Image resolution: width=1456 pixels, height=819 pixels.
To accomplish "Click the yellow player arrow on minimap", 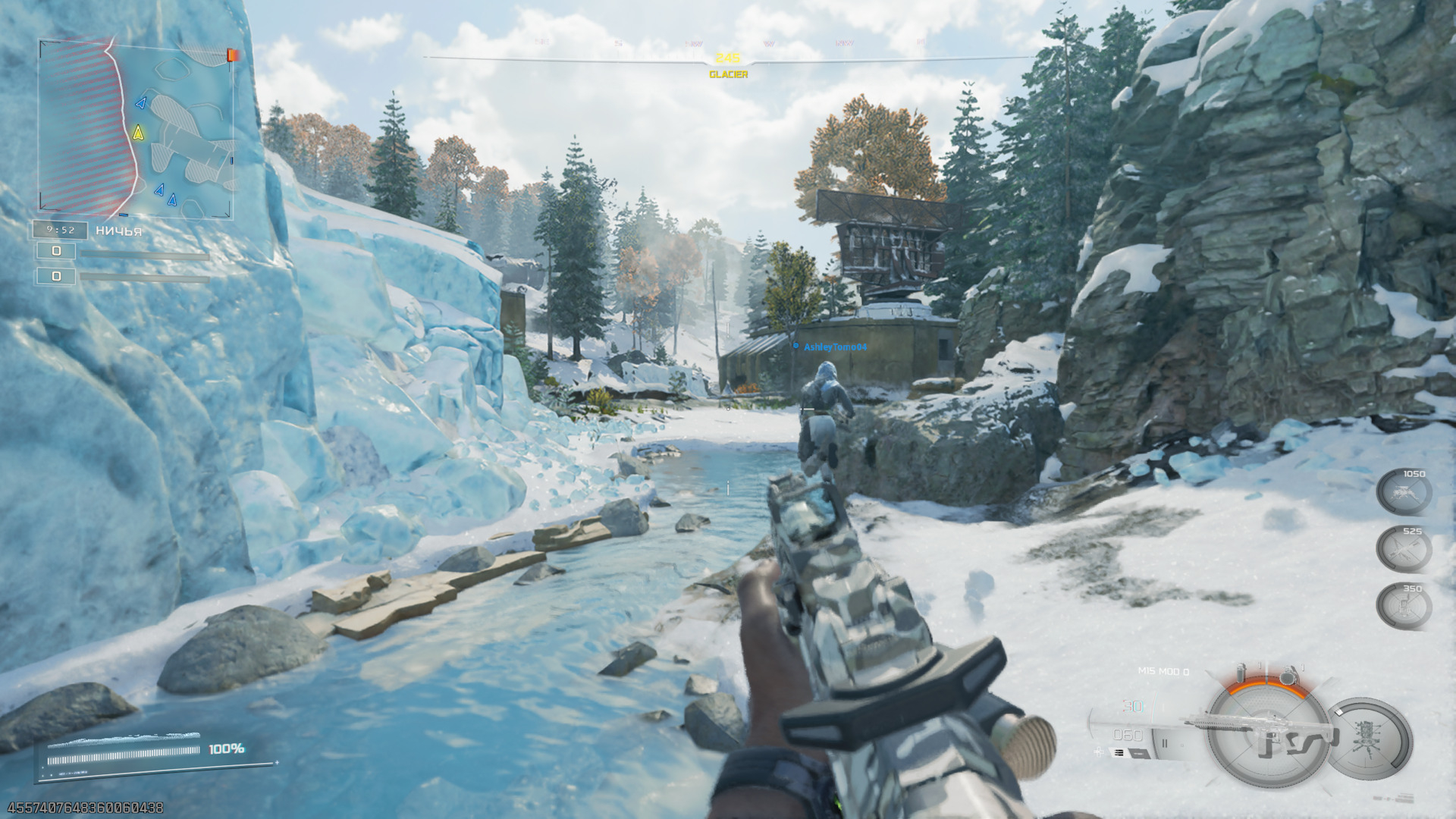I will point(138,133).
